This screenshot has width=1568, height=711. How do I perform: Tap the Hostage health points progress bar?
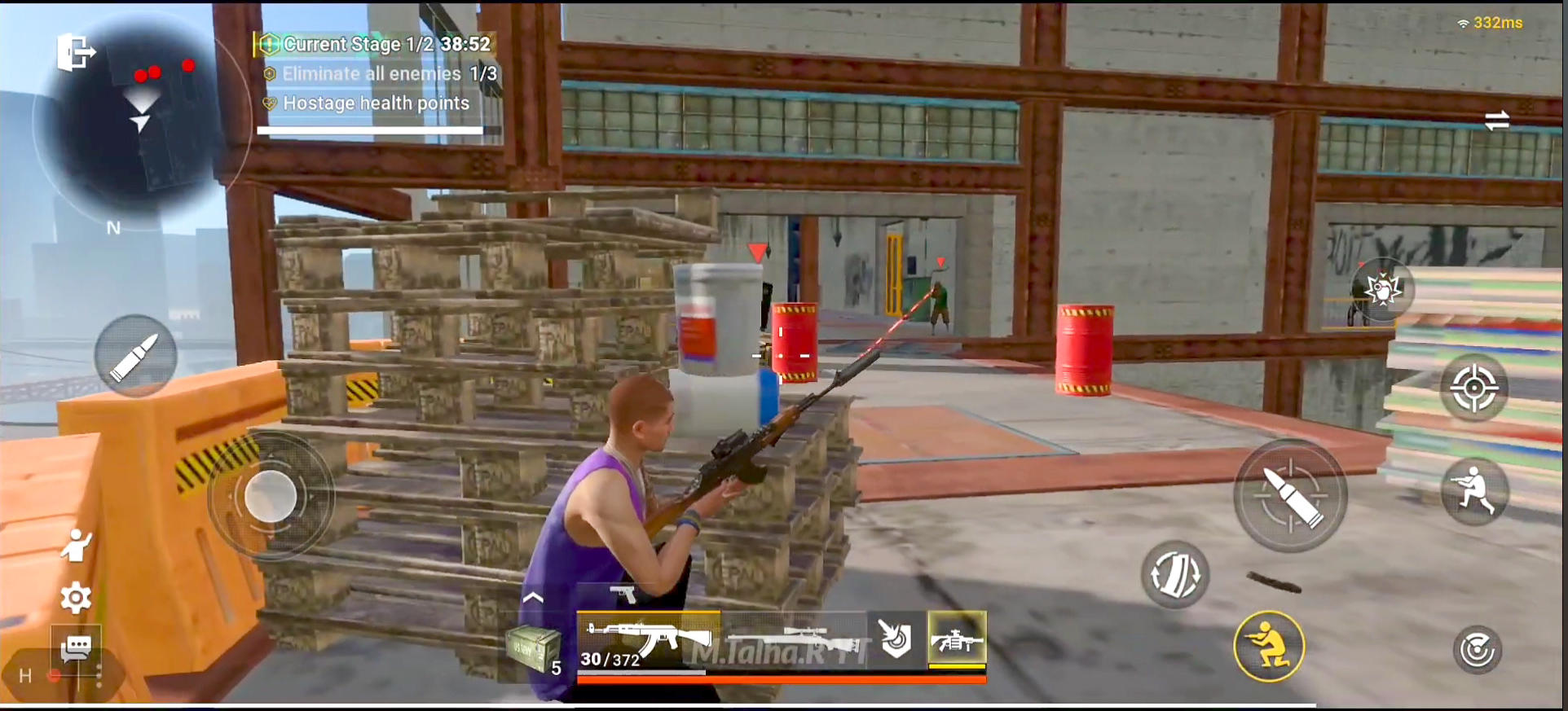pyautogui.click(x=371, y=129)
